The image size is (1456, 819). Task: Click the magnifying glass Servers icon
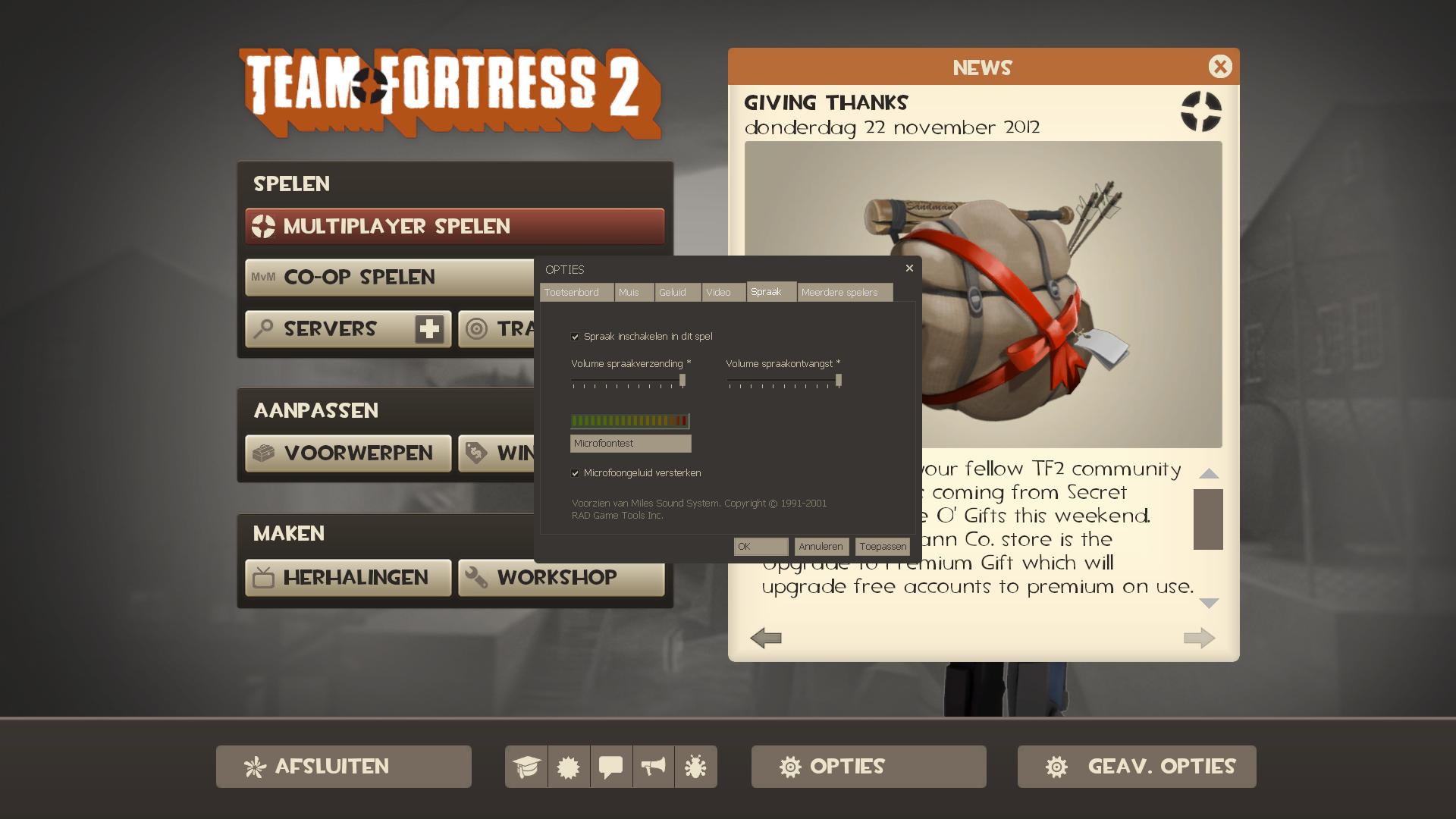pyautogui.click(x=262, y=328)
